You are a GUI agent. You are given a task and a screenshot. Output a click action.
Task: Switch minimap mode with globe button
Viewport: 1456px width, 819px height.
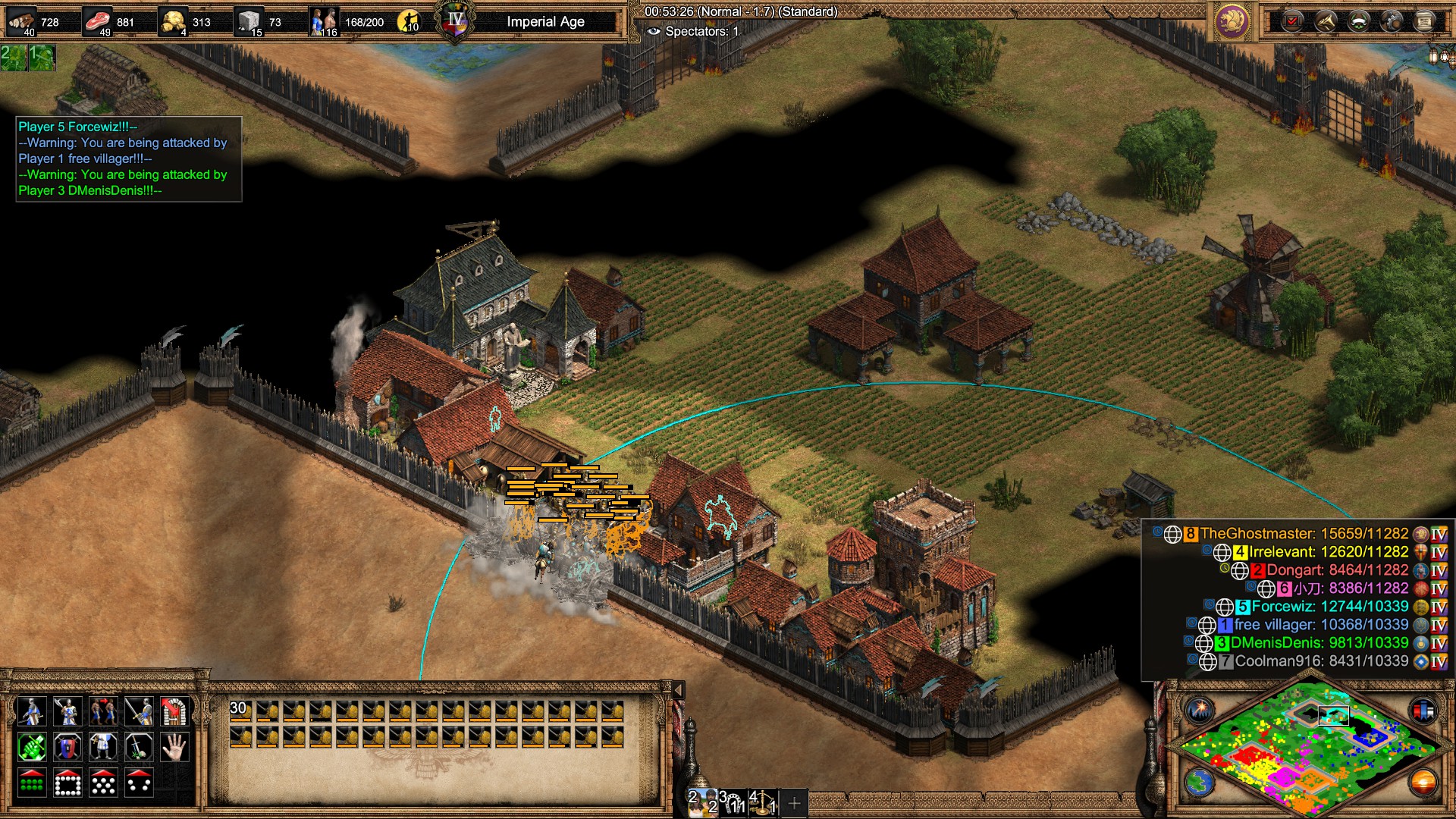1200,782
